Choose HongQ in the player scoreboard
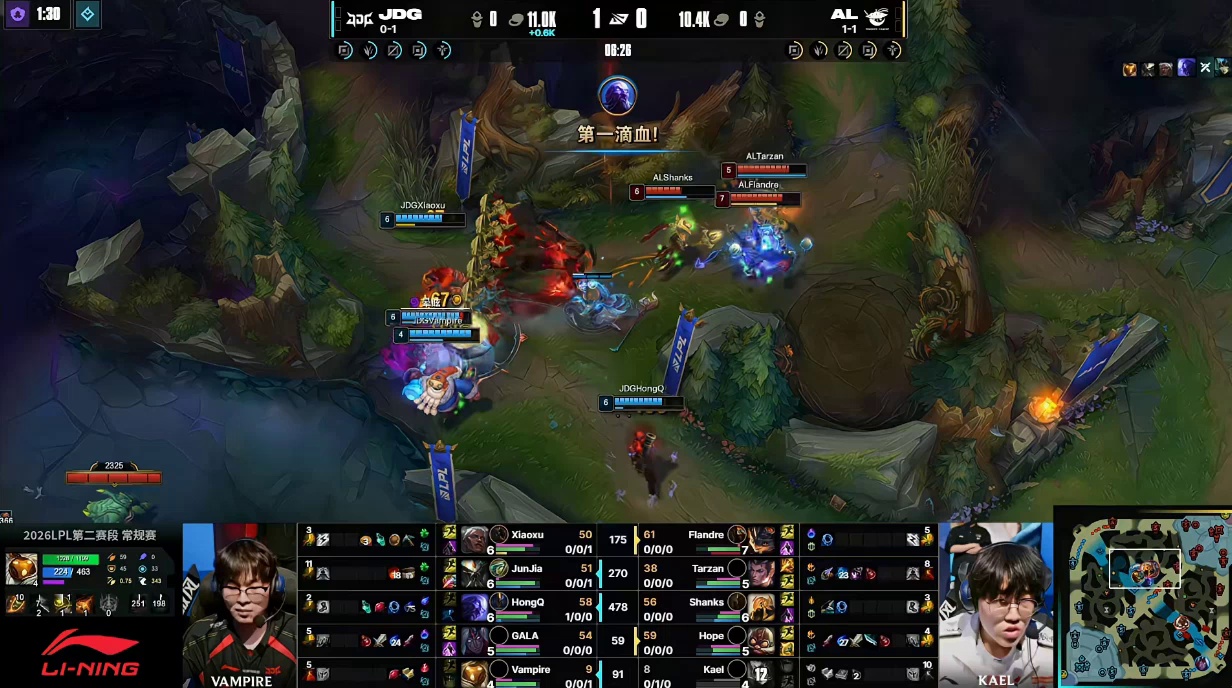1232x688 pixels. coord(526,608)
